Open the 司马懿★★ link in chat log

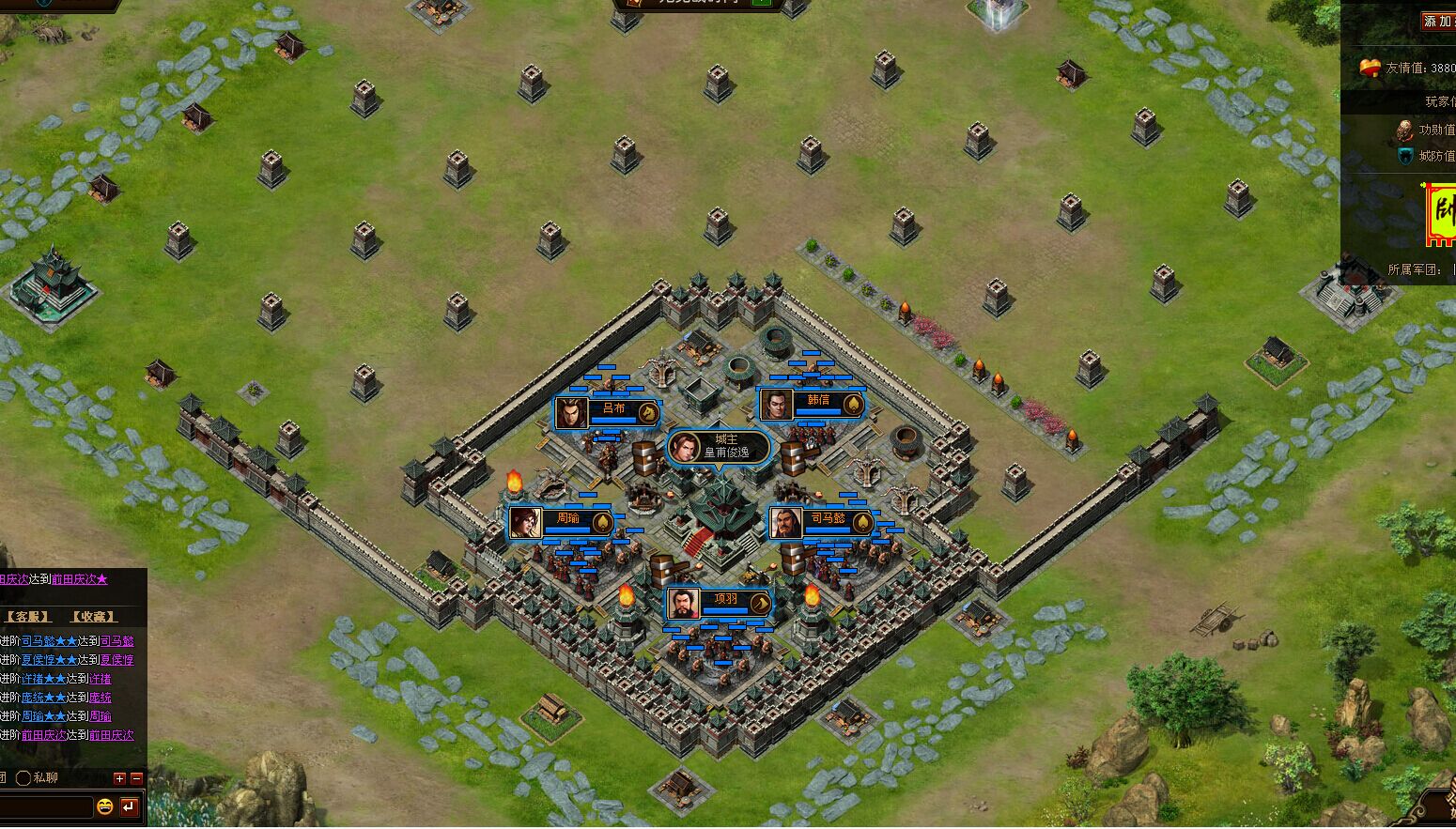(x=49, y=641)
